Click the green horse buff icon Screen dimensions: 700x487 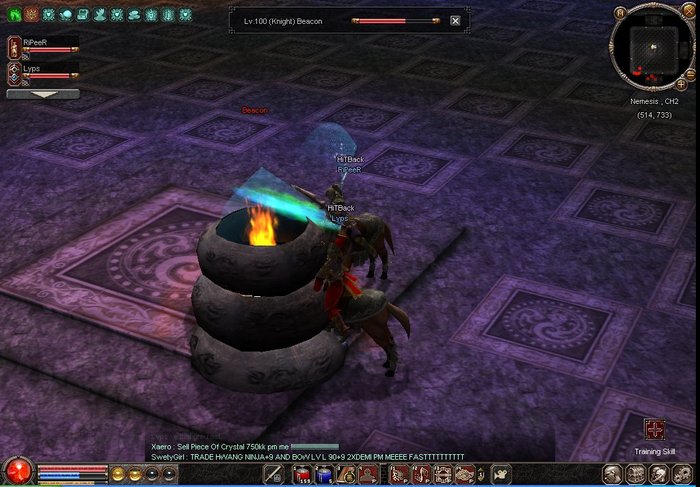[14, 15]
